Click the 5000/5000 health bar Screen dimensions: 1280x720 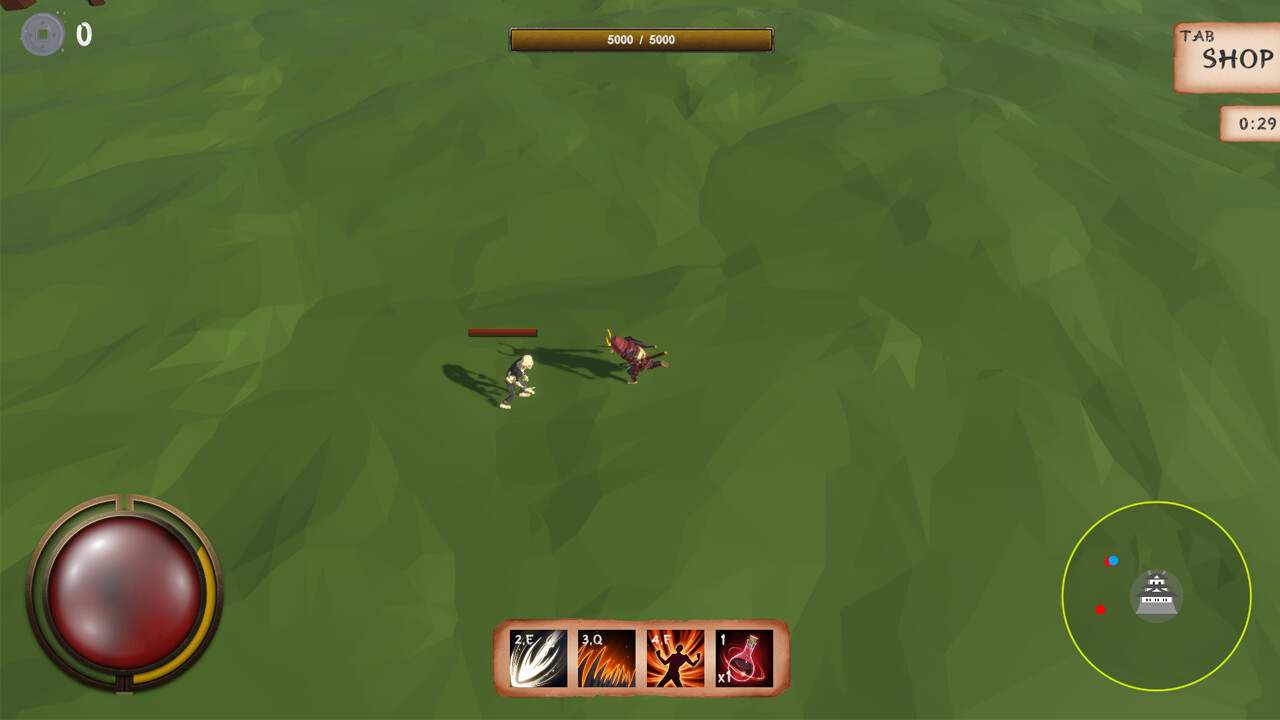(640, 41)
